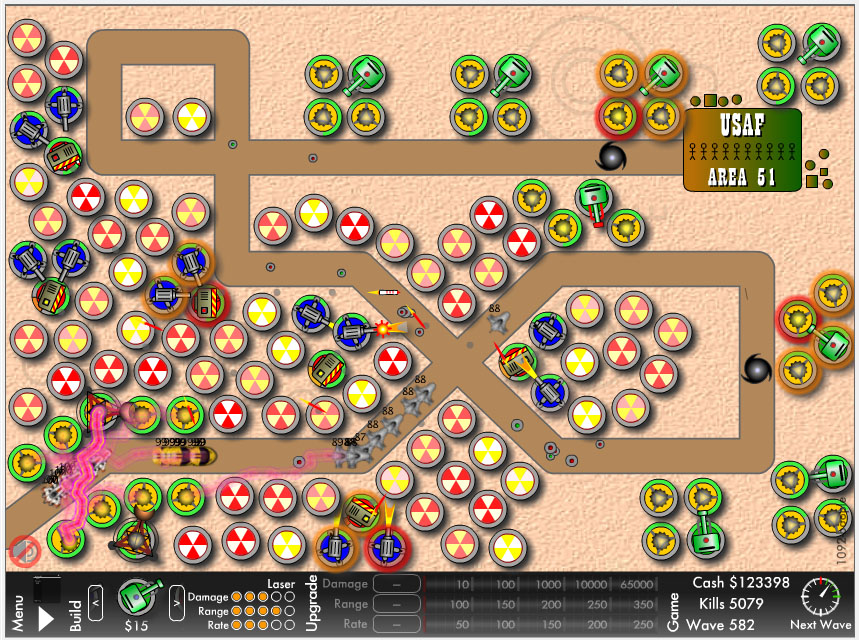Image resolution: width=859 pixels, height=640 pixels.
Task: Click the red no-entry icon near the bottom-left corner
Action: pyautogui.click(x=23, y=548)
